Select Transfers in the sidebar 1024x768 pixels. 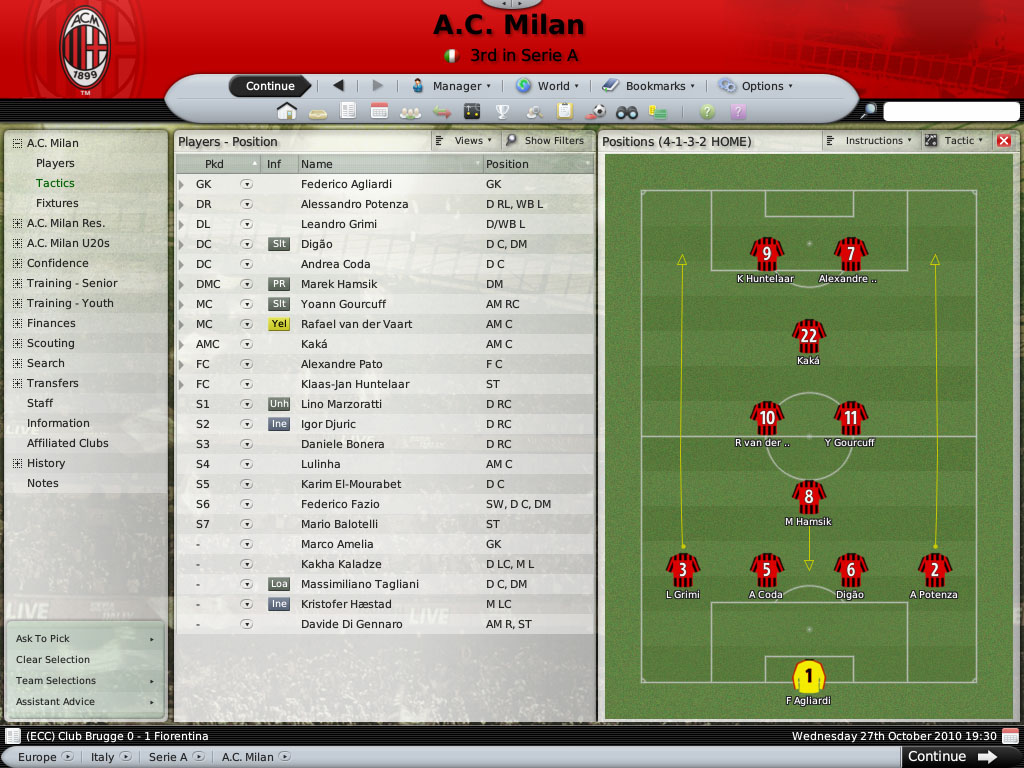pos(52,383)
